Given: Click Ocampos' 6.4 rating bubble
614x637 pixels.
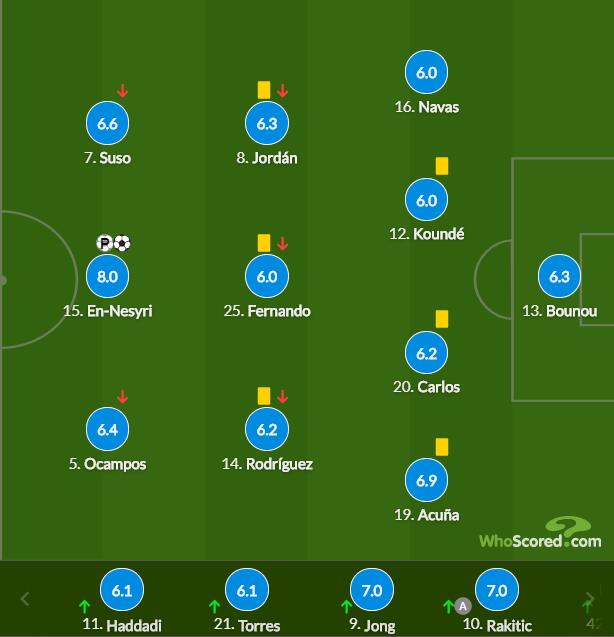Looking at the screenshot, I should pyautogui.click(x=108, y=430).
